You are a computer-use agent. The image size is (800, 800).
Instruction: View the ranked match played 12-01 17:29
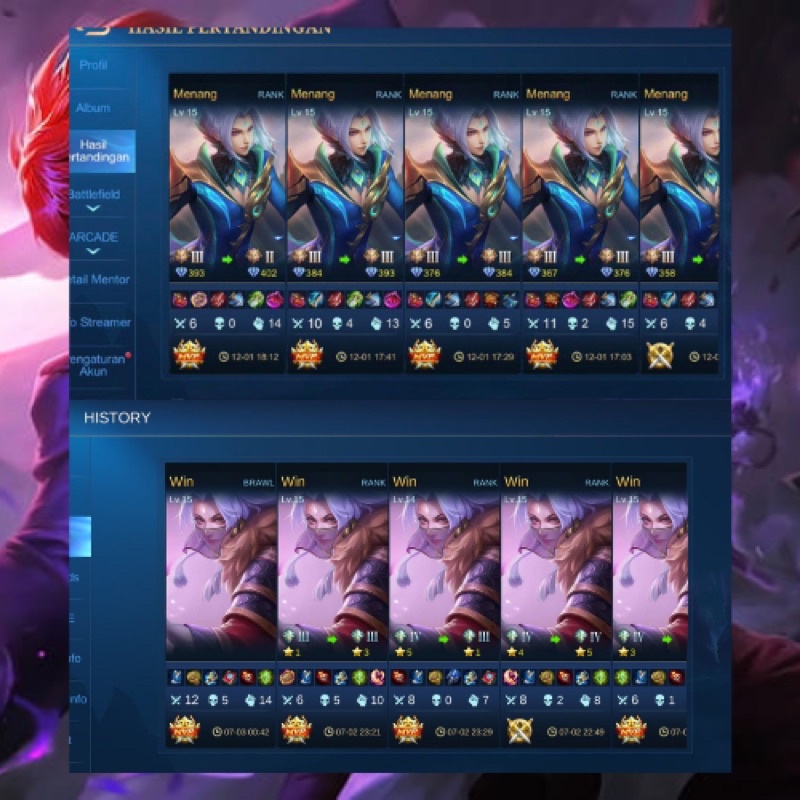(x=462, y=220)
